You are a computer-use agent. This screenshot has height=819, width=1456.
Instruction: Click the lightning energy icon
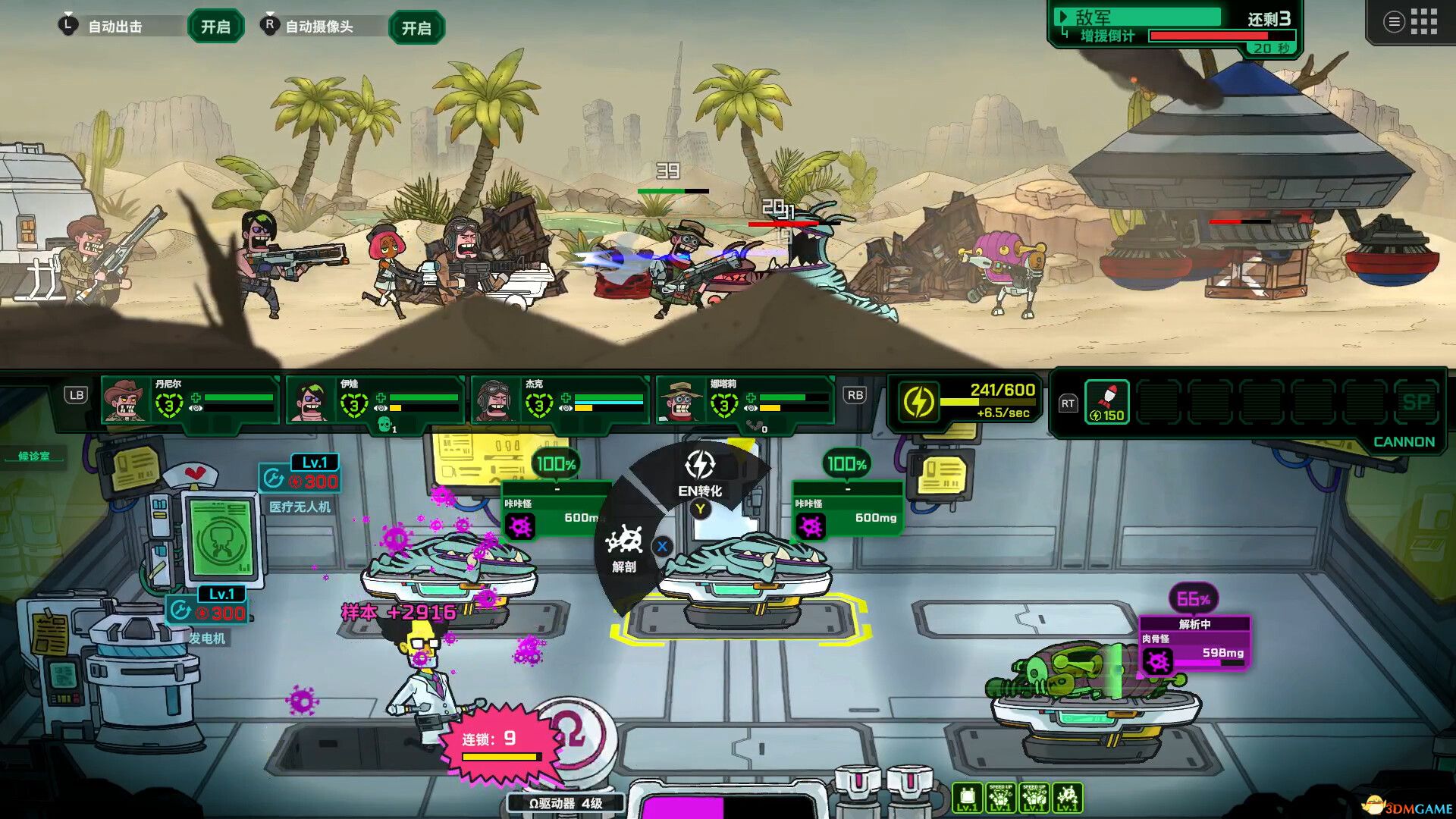click(920, 402)
